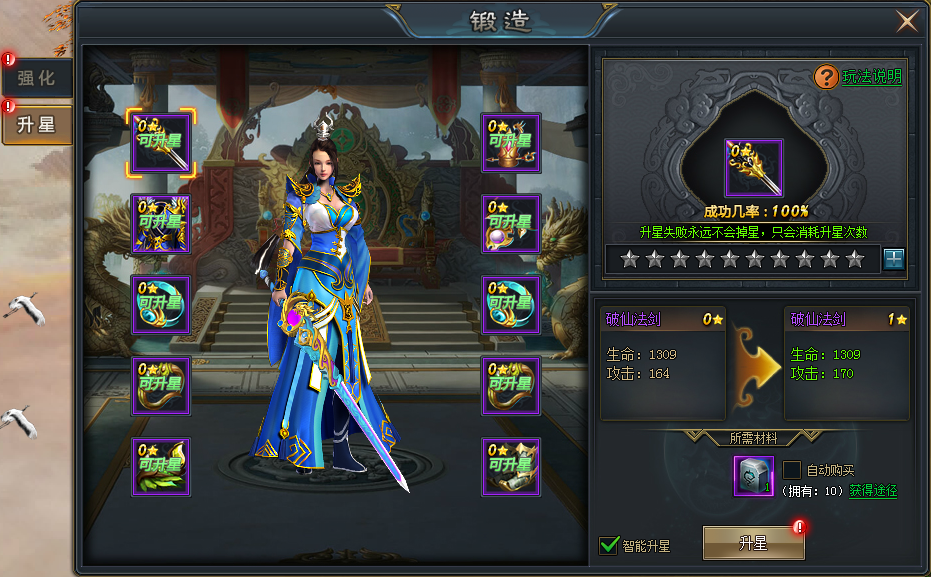
Task: Select the 升星 side tab
Action: pos(36,125)
